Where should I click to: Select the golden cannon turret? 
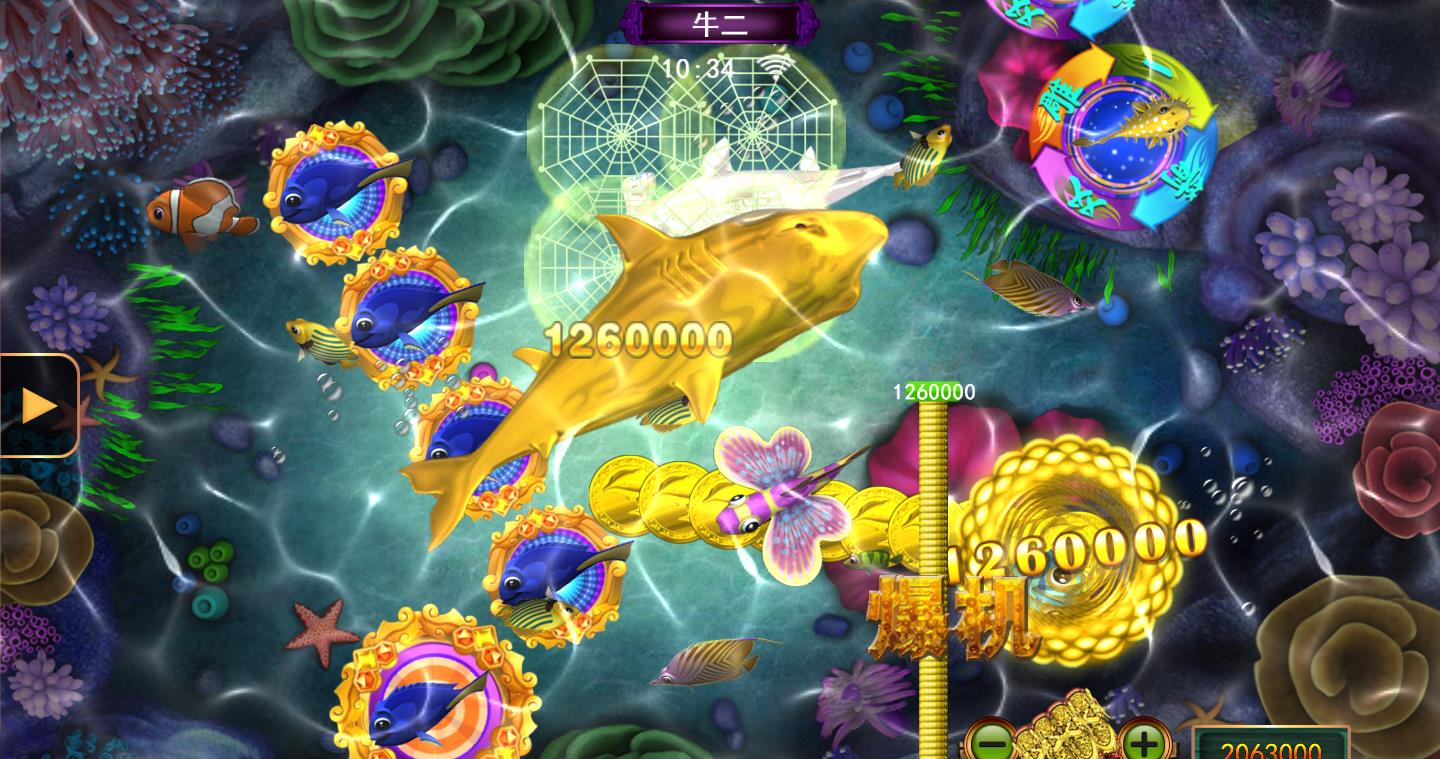click(1068, 730)
